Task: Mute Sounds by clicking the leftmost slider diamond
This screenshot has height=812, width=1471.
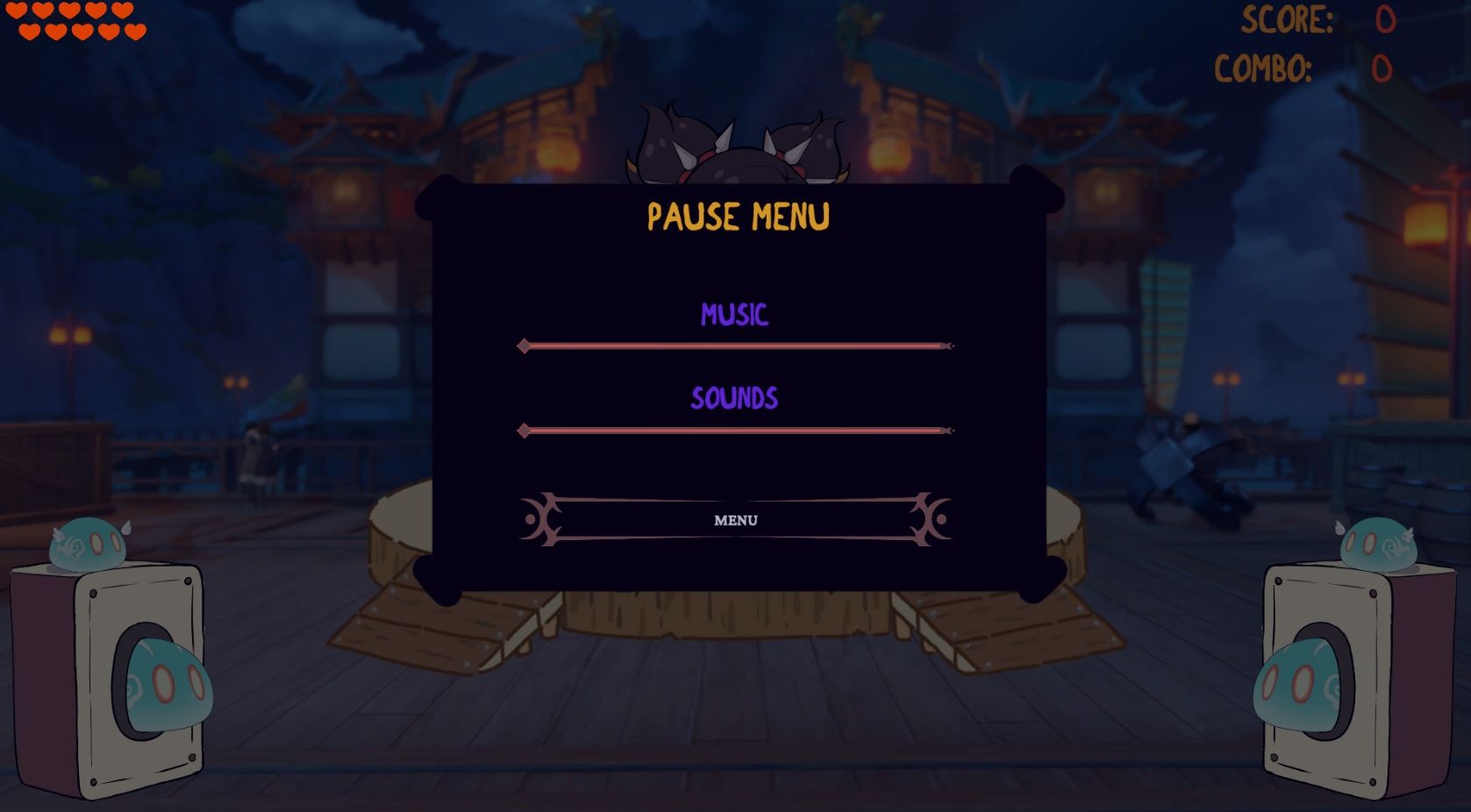Action: pyautogui.click(x=526, y=431)
